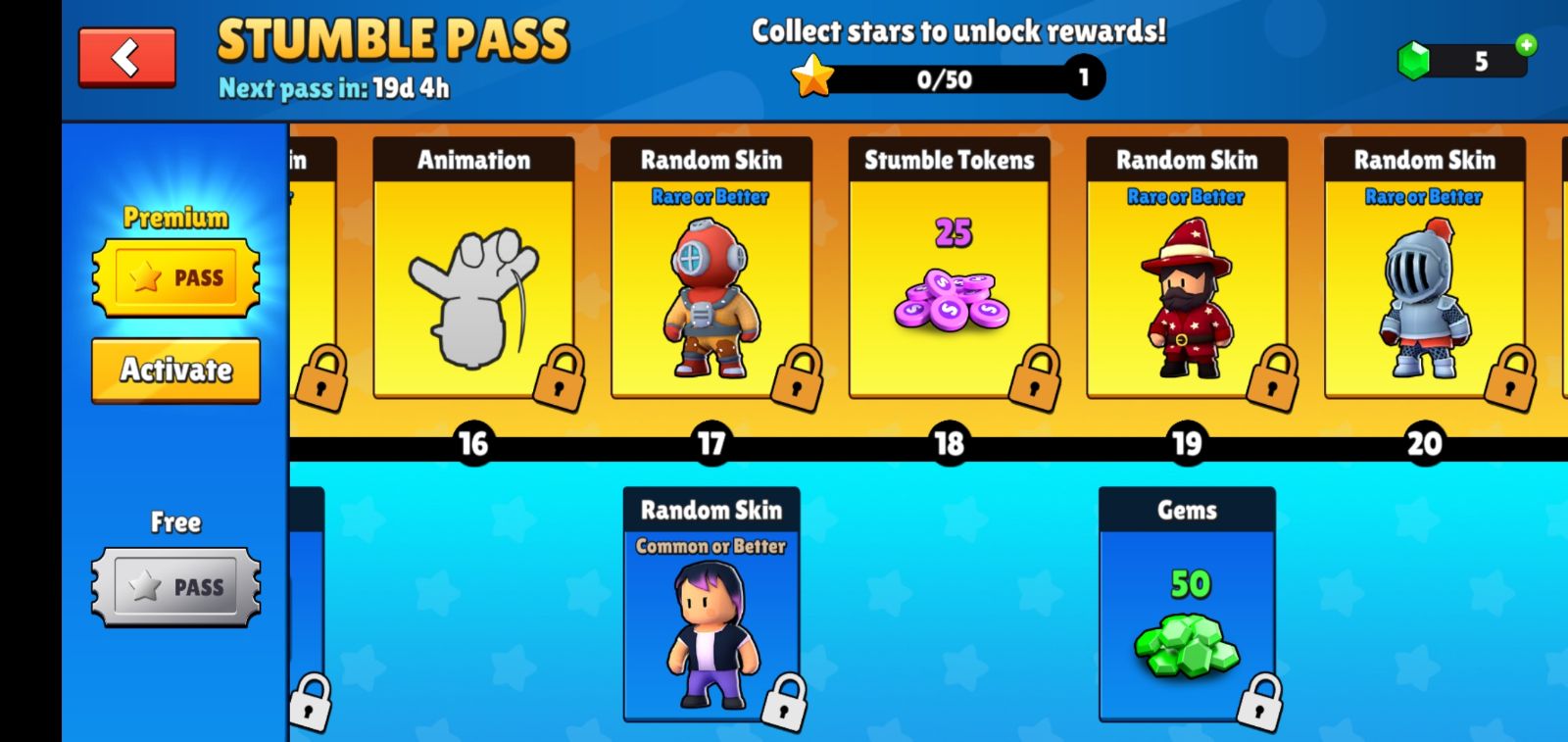Tap the gold Premium PASS ticket
Screen dimensions: 1568x742
point(176,277)
